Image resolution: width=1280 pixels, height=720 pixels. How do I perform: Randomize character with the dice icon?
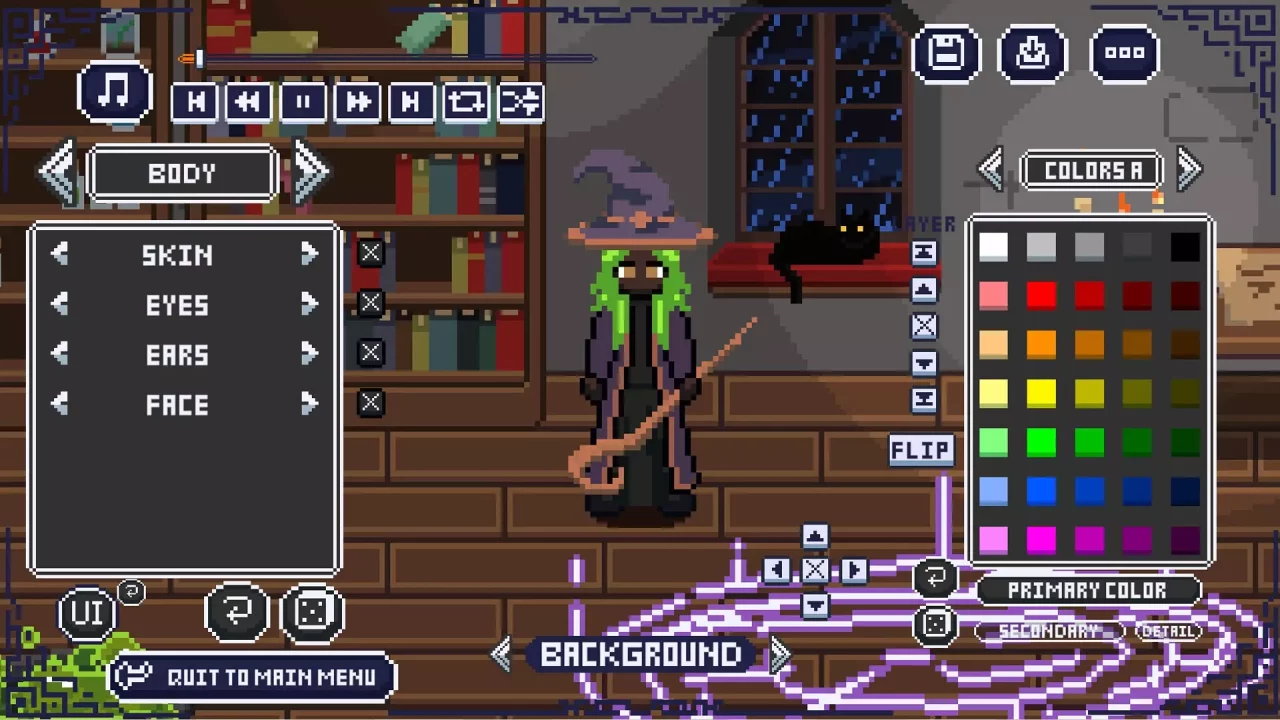coord(313,611)
